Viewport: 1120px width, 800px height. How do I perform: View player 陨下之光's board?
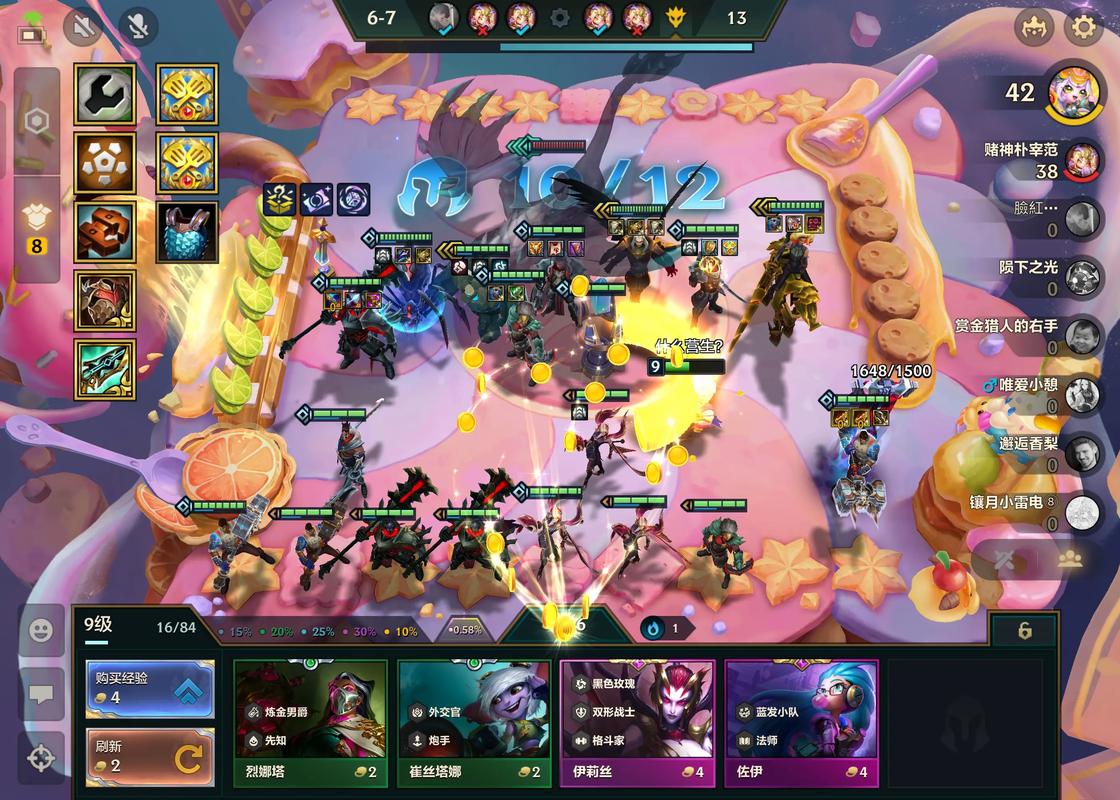(x=1081, y=276)
